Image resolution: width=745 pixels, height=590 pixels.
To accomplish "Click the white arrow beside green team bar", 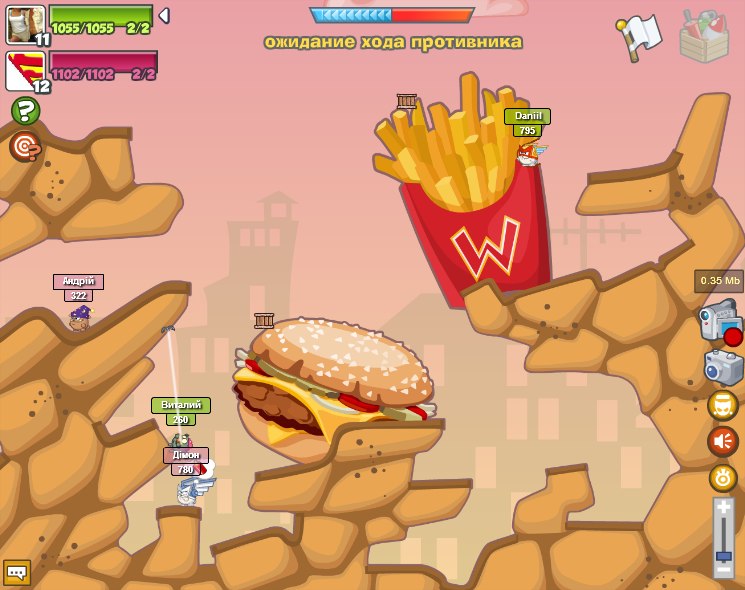I will click(x=164, y=16).
